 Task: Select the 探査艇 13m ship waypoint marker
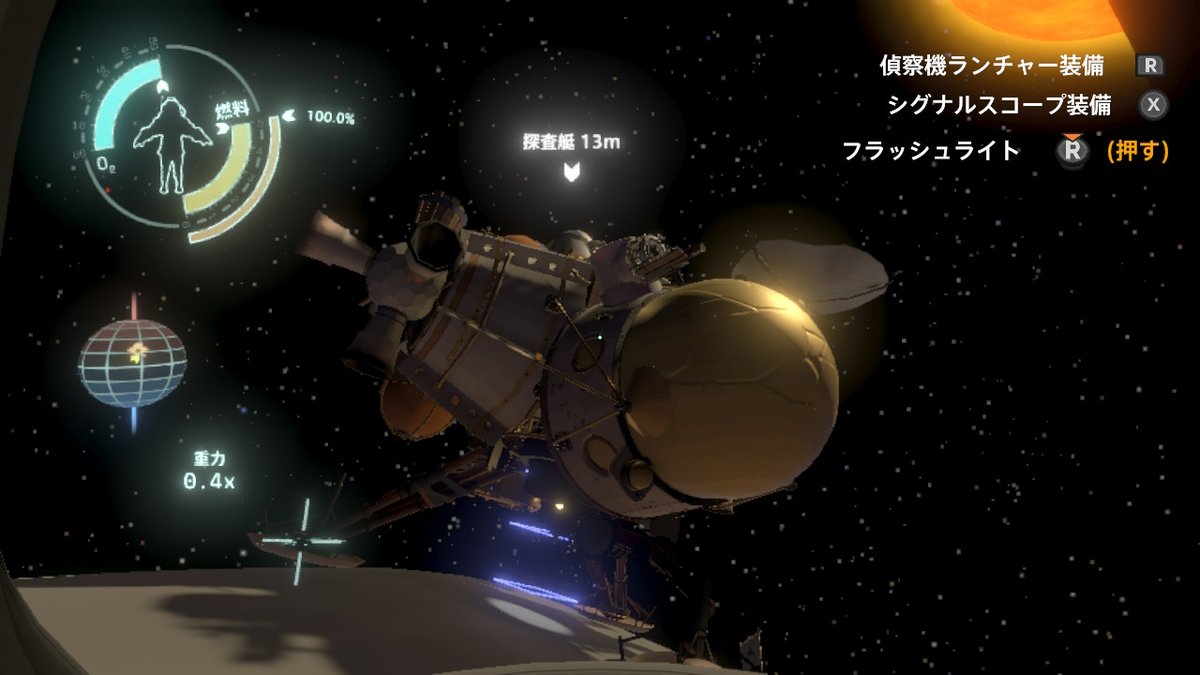(571, 172)
